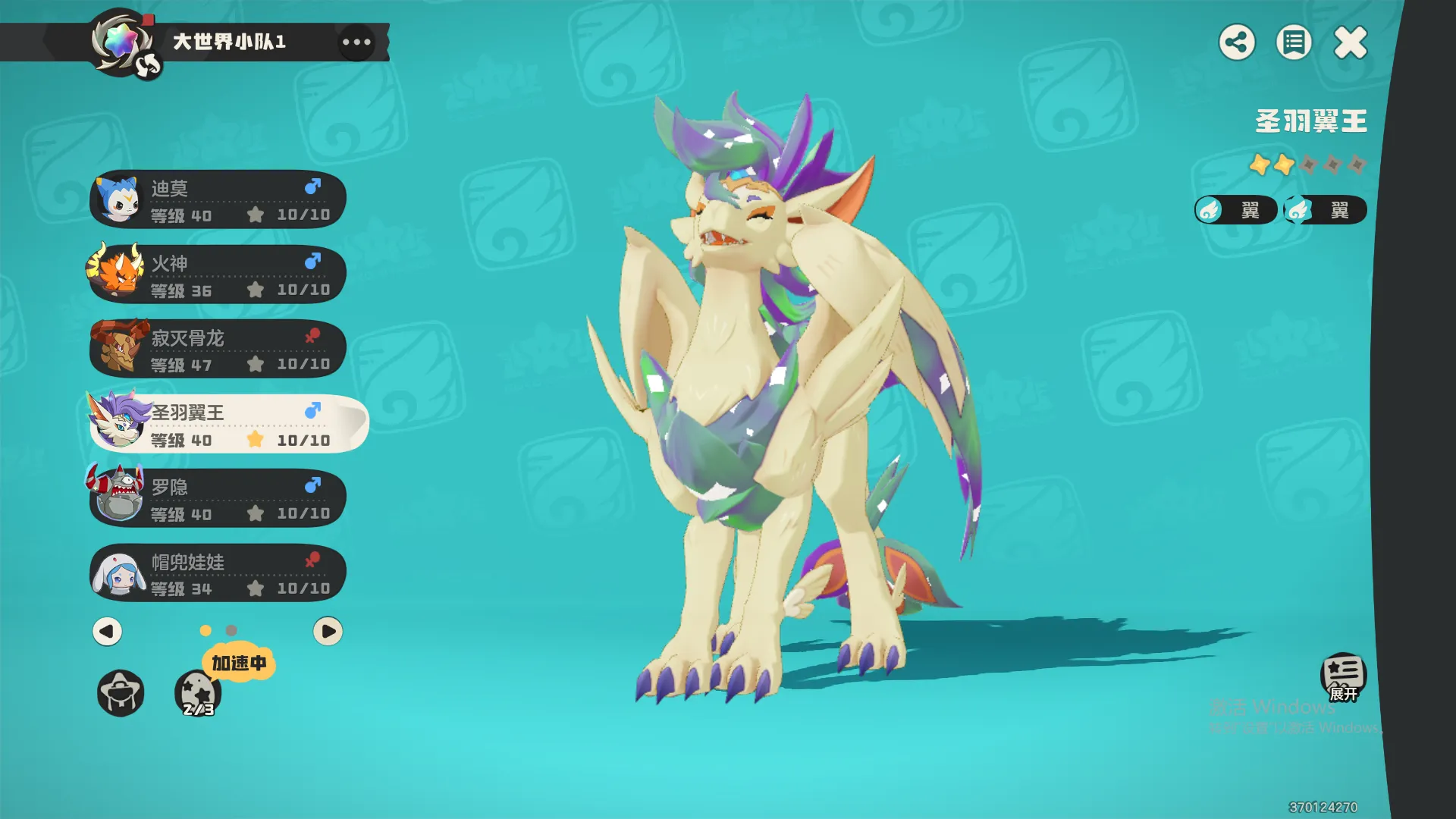Select 帽兜娃娃 in the roster
The image size is (1456, 819).
pyautogui.click(x=218, y=573)
